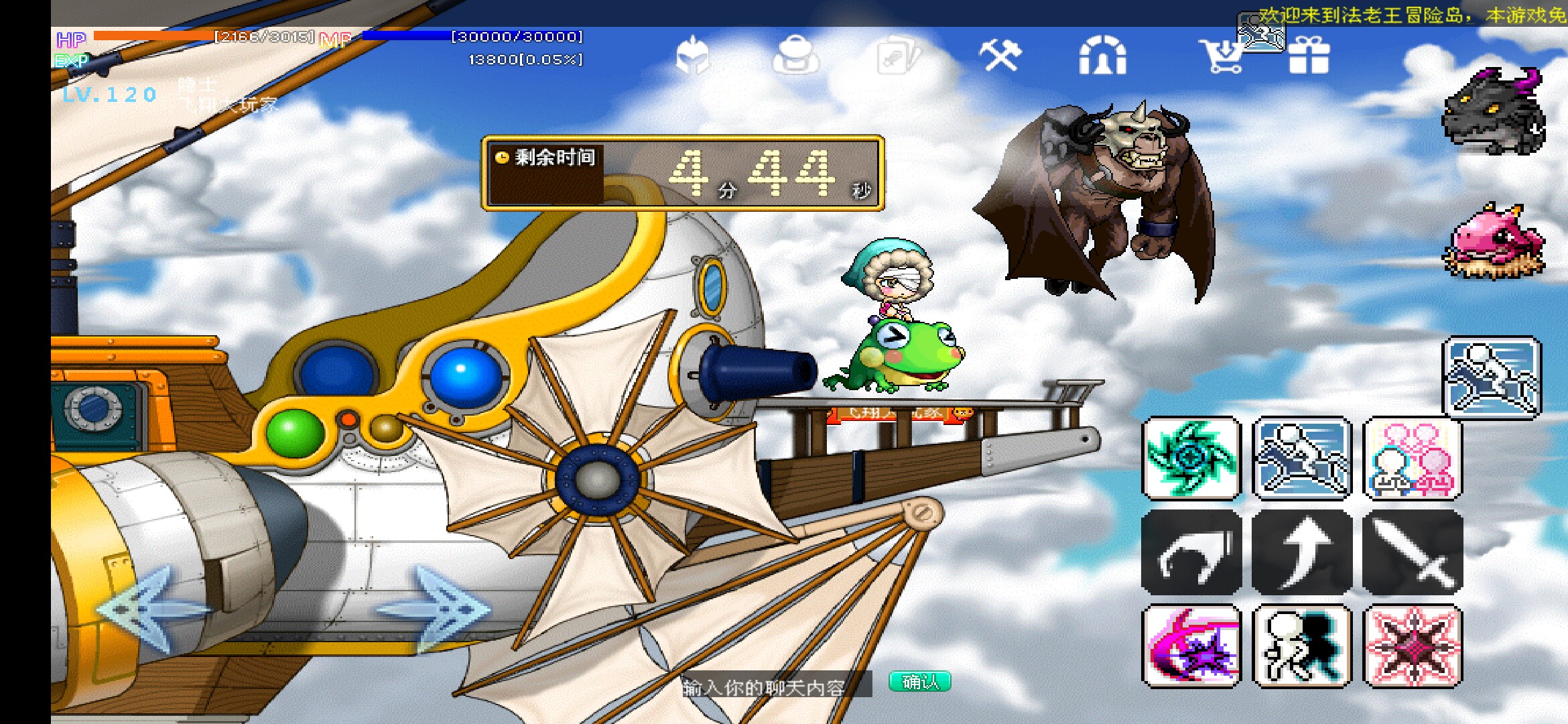Activate the green shuriken skill
The height and width of the screenshot is (724, 1568).
(1191, 459)
